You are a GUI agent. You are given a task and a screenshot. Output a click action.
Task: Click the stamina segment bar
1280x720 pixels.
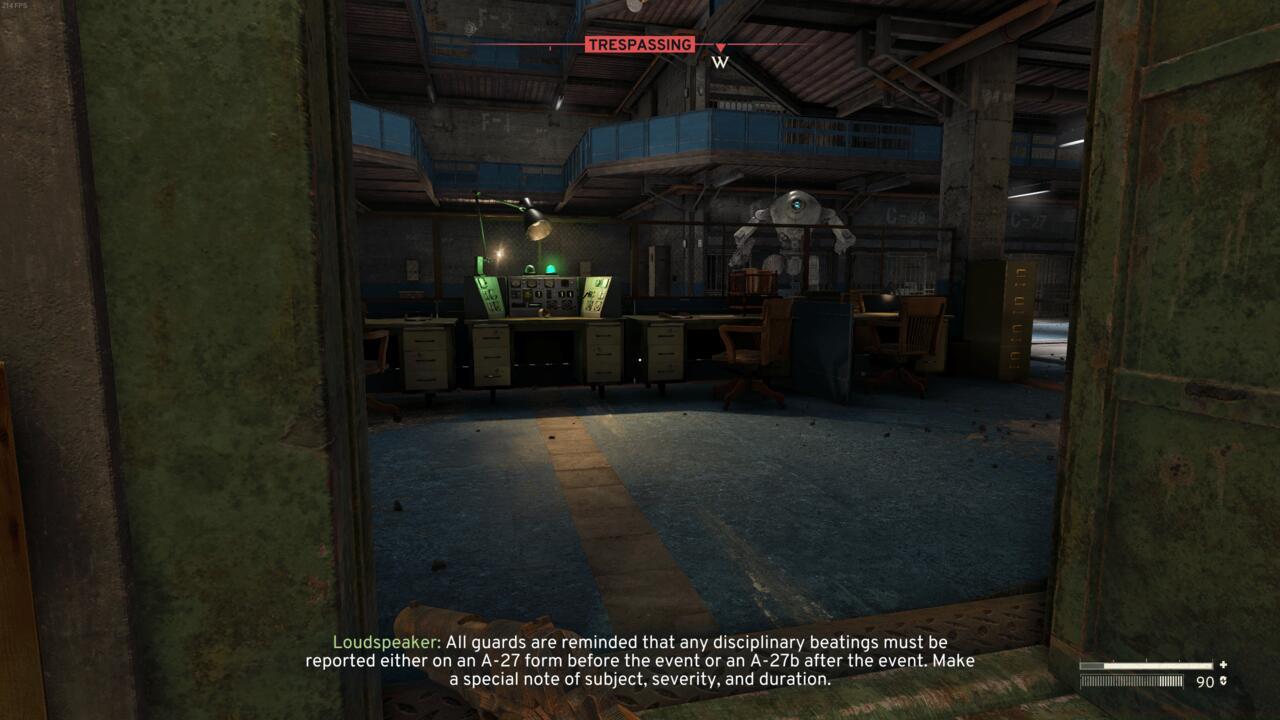(1131, 681)
